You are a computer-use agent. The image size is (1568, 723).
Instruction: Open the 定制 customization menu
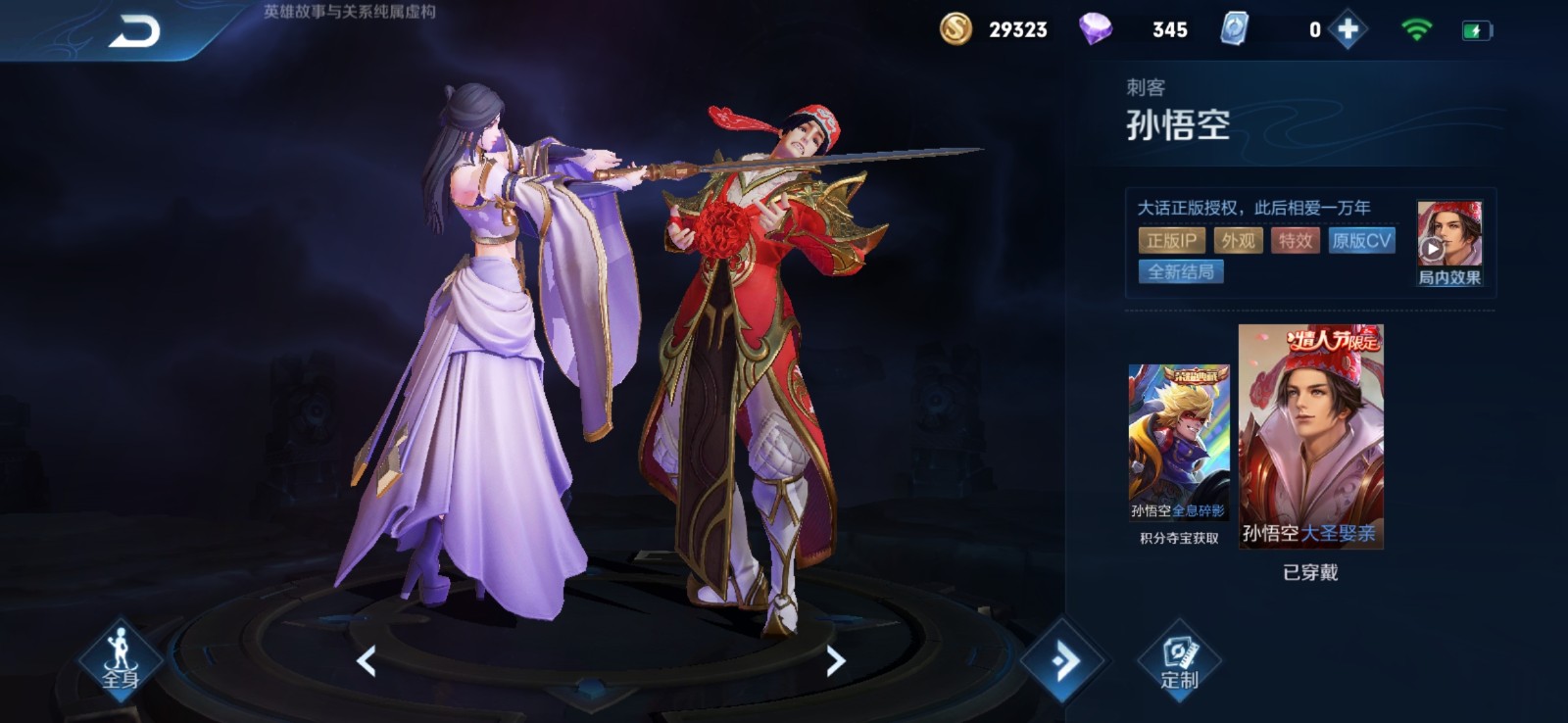click(x=1179, y=660)
